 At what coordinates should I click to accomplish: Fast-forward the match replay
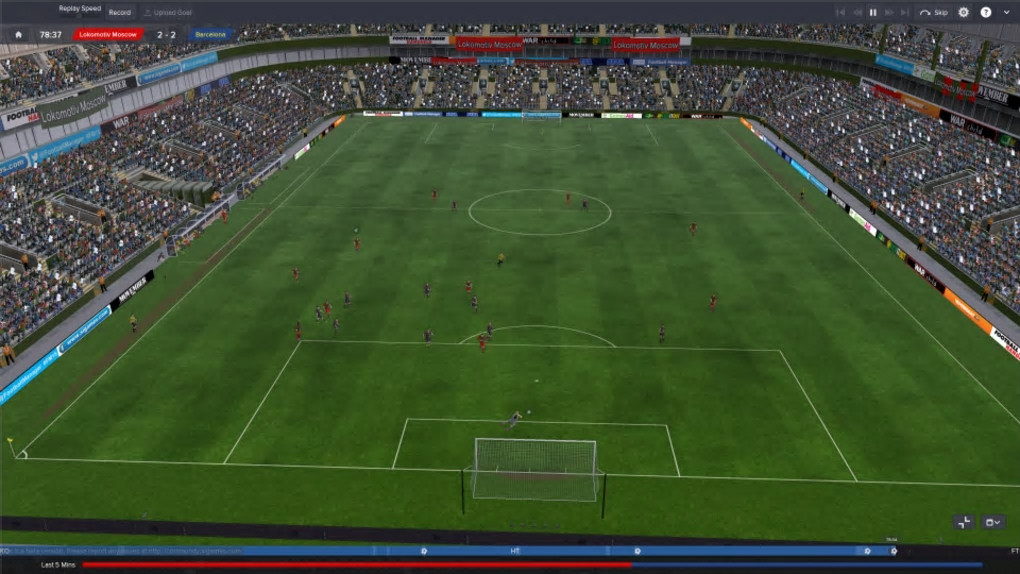pyautogui.click(x=889, y=12)
